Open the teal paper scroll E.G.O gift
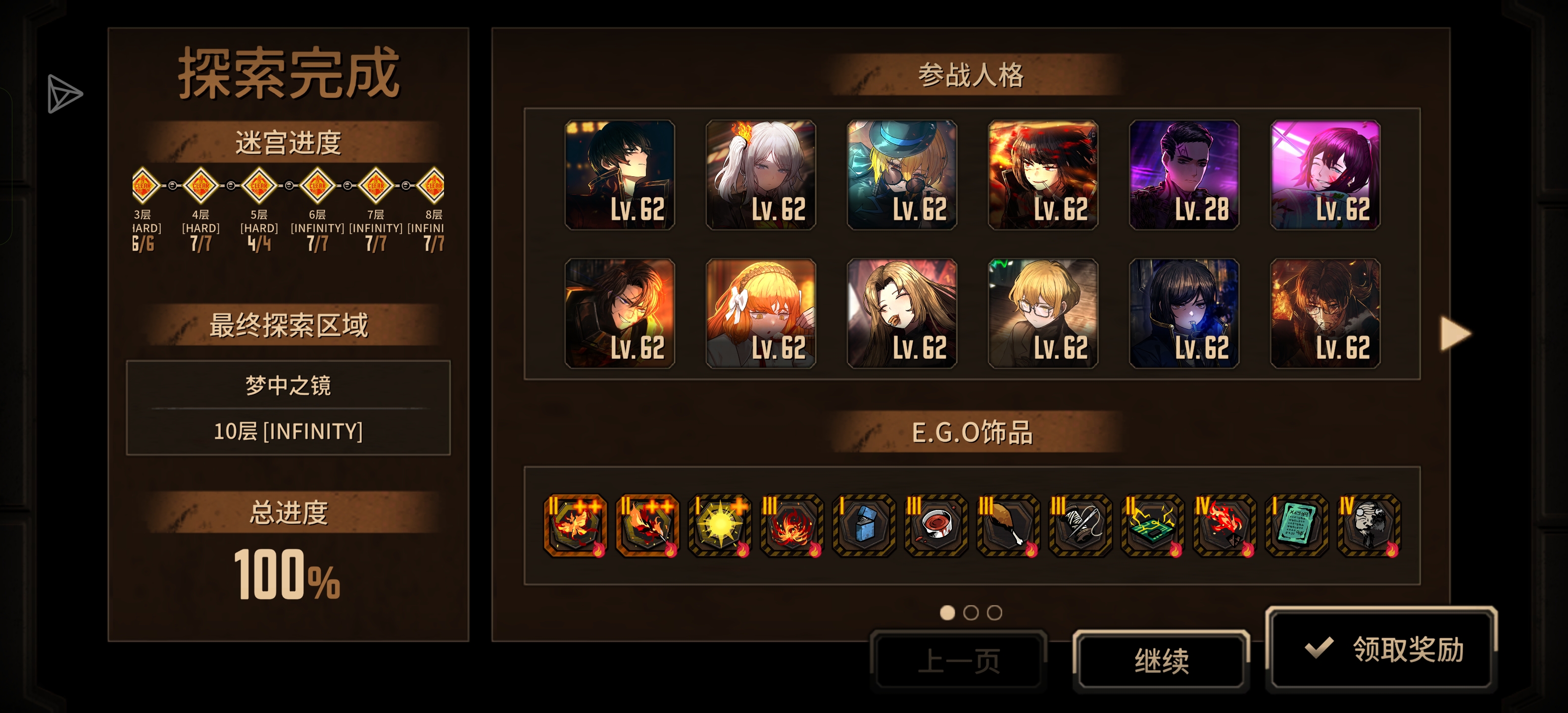Viewport: 1568px width, 713px height. [1297, 525]
